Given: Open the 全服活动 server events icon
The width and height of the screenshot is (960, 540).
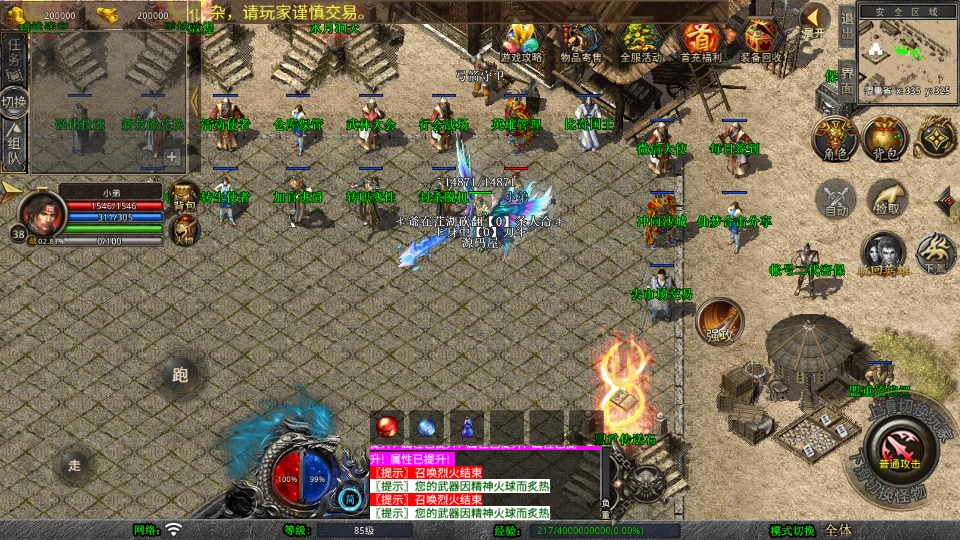Looking at the screenshot, I should 641,40.
